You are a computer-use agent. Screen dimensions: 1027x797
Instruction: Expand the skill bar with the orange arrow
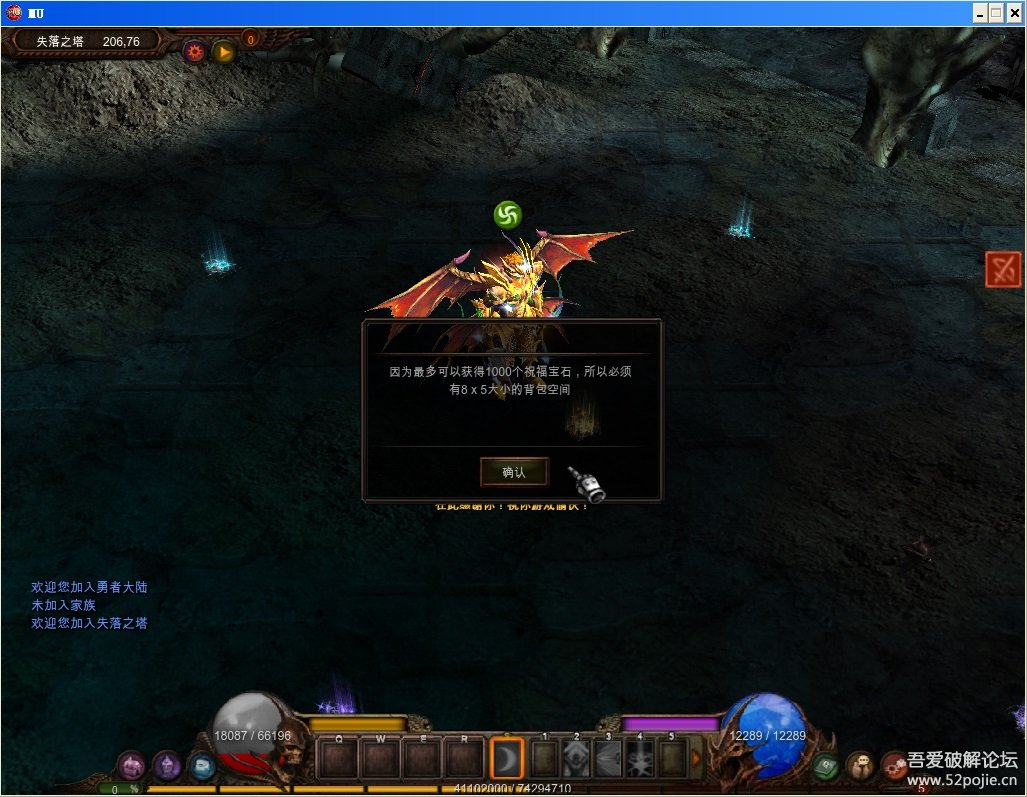[697, 758]
